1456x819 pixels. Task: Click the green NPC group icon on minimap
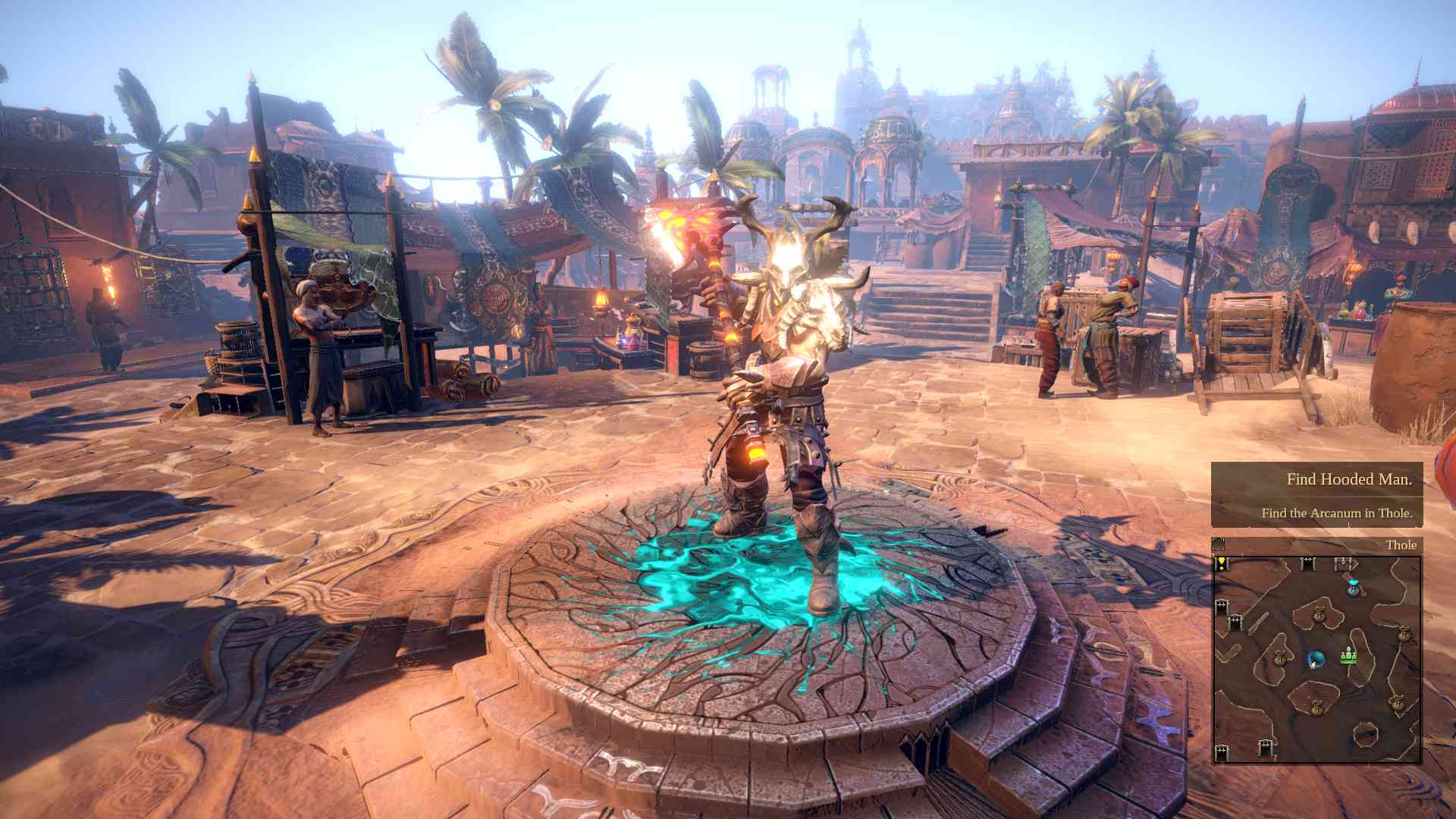(1349, 657)
